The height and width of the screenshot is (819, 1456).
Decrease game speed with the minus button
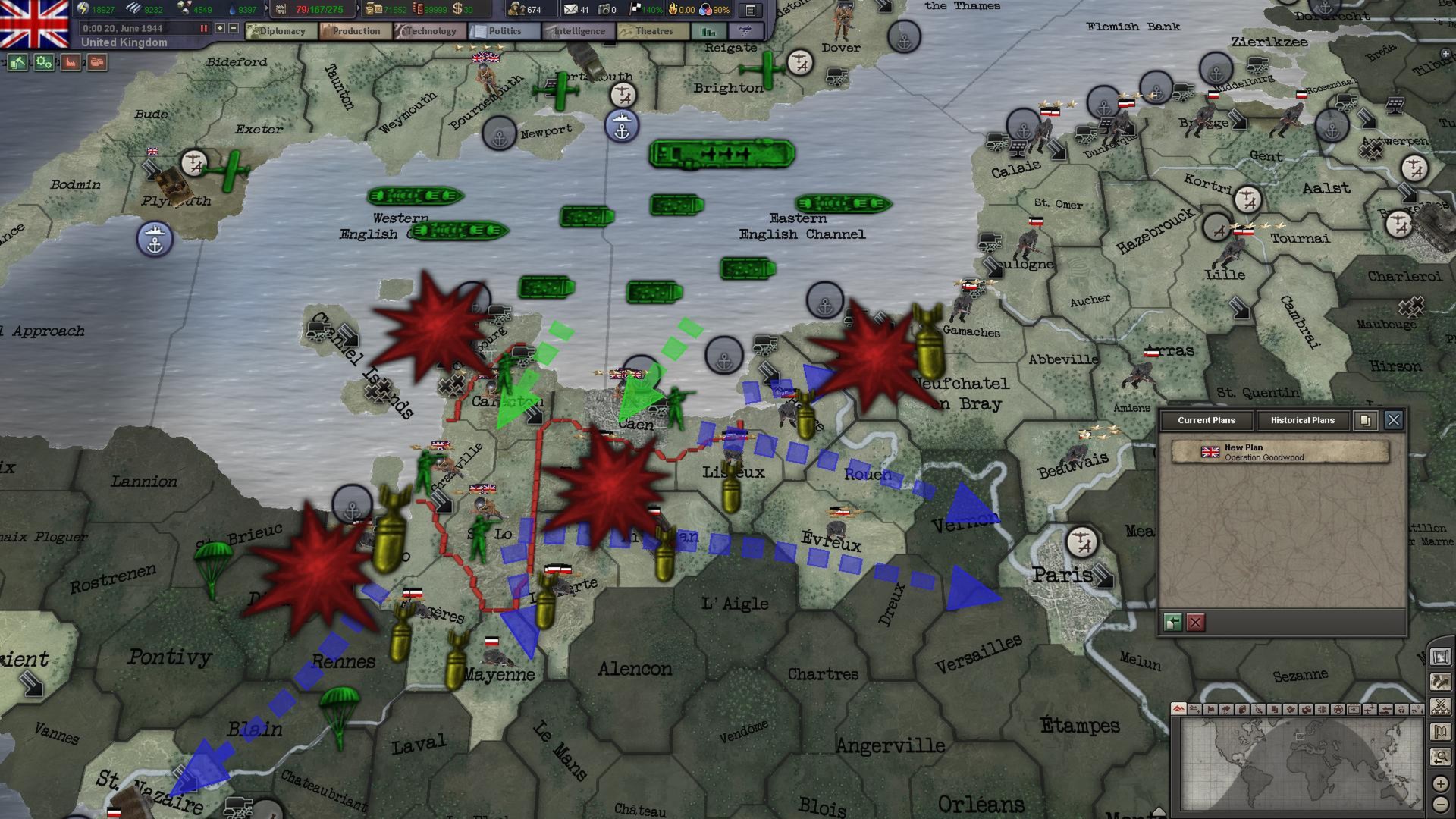click(233, 29)
